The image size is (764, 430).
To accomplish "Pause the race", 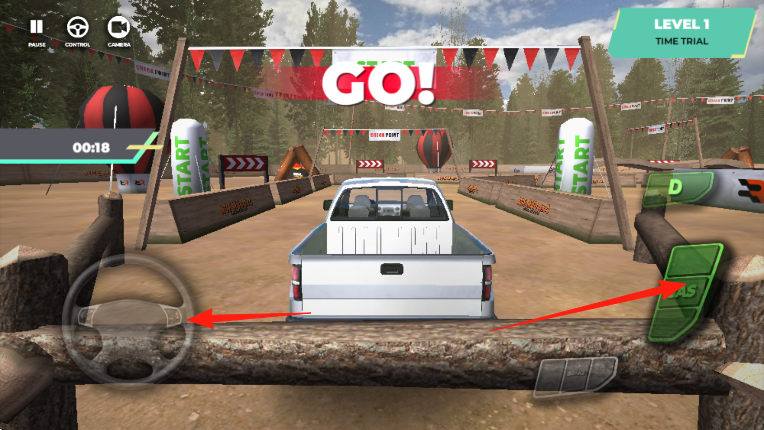I will [x=37, y=28].
